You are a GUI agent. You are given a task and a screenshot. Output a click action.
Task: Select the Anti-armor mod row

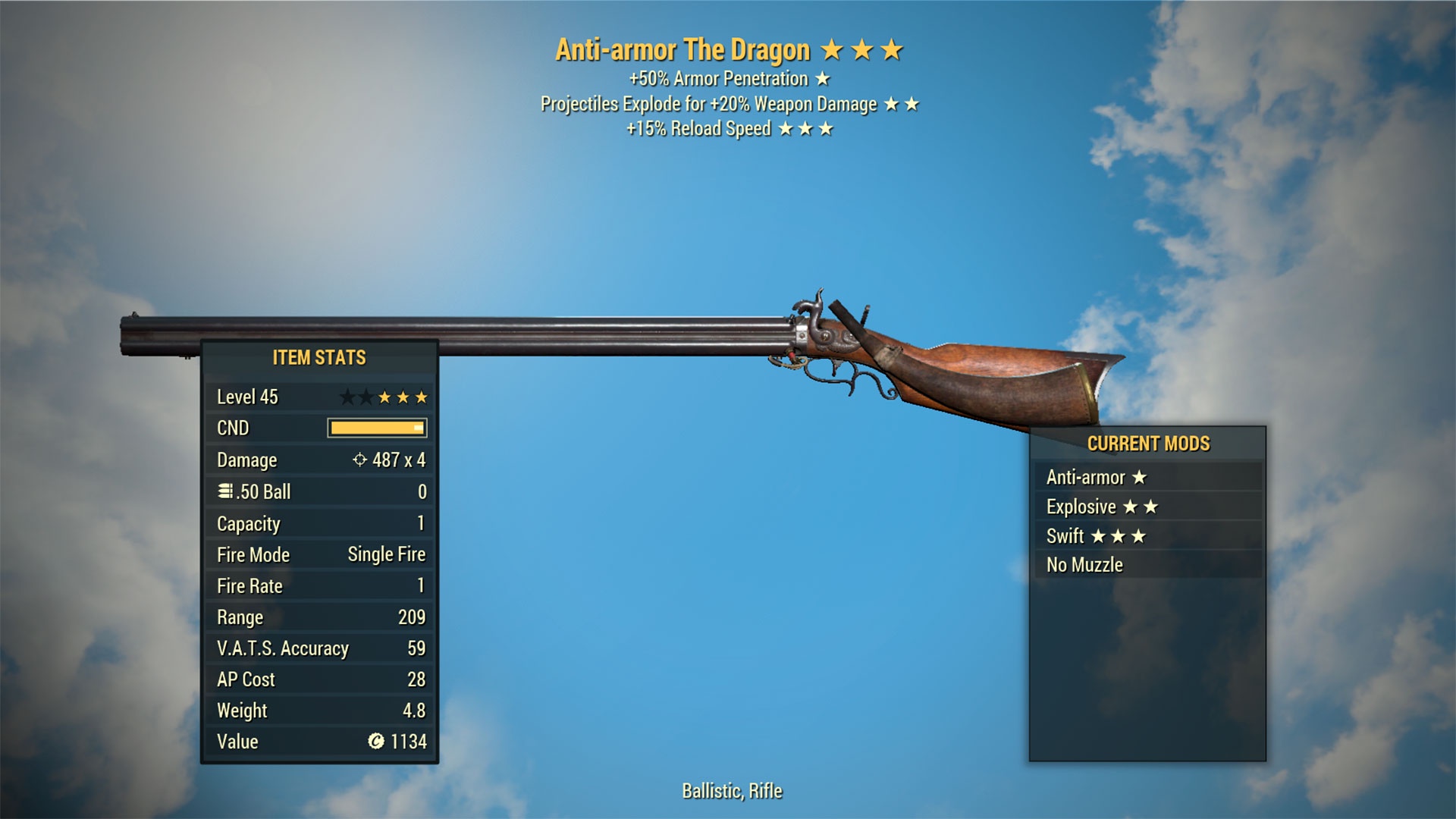click(x=1147, y=477)
